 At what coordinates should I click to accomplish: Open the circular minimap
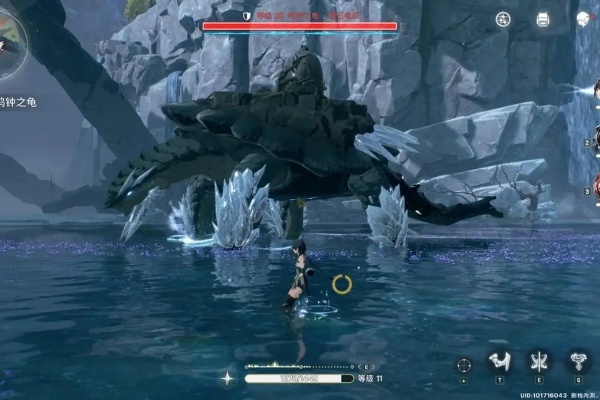[10, 42]
